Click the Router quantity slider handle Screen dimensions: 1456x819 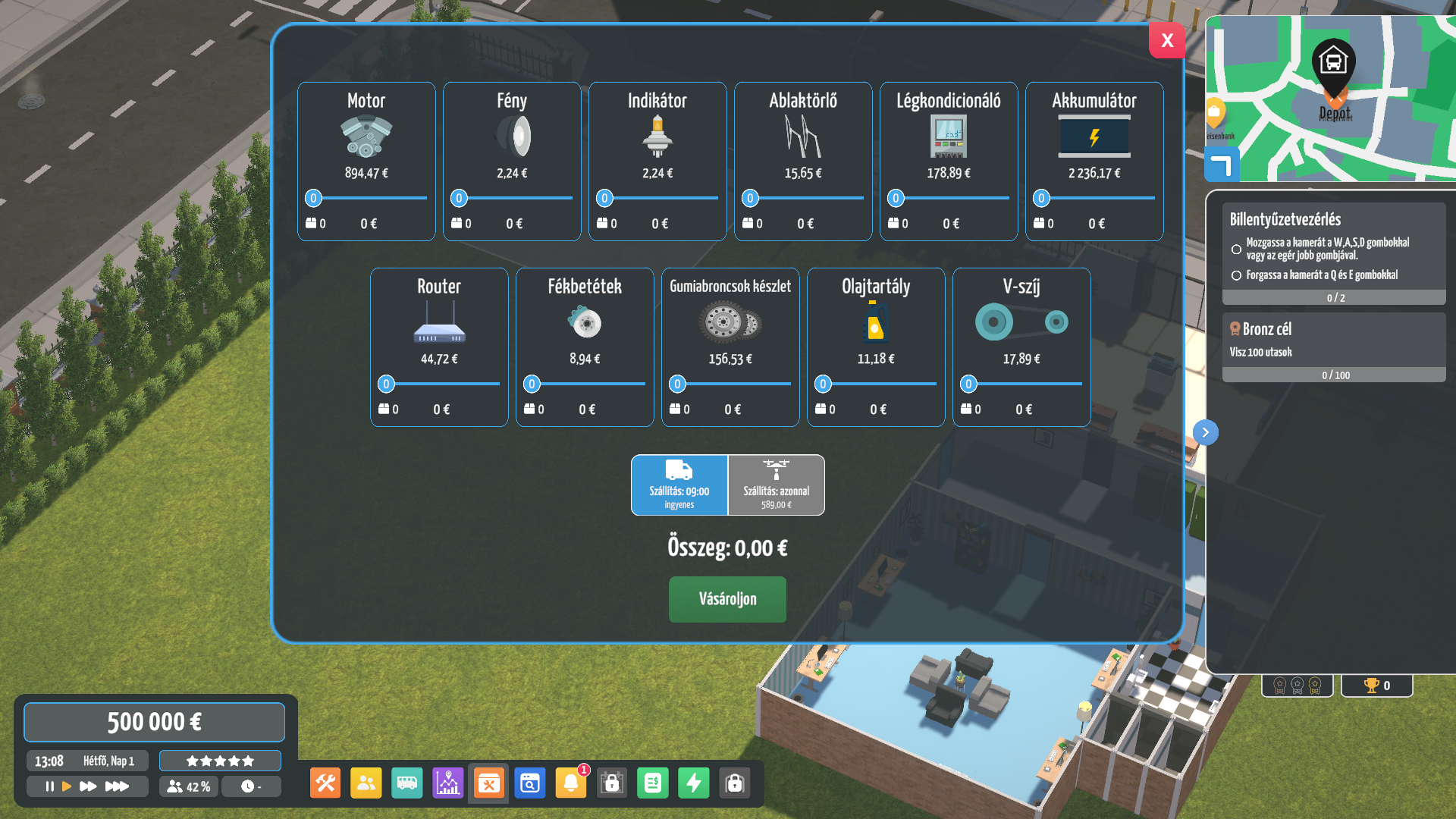[x=386, y=384]
